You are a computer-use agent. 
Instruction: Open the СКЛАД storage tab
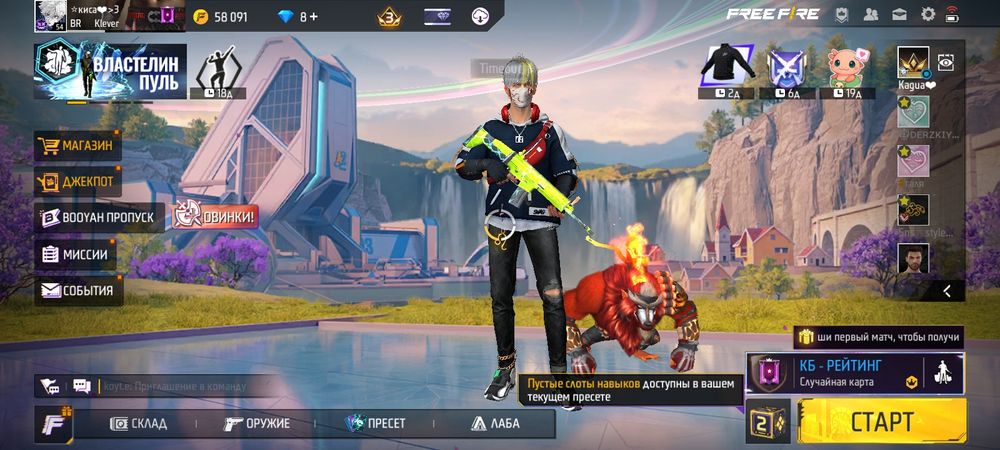pos(138,423)
